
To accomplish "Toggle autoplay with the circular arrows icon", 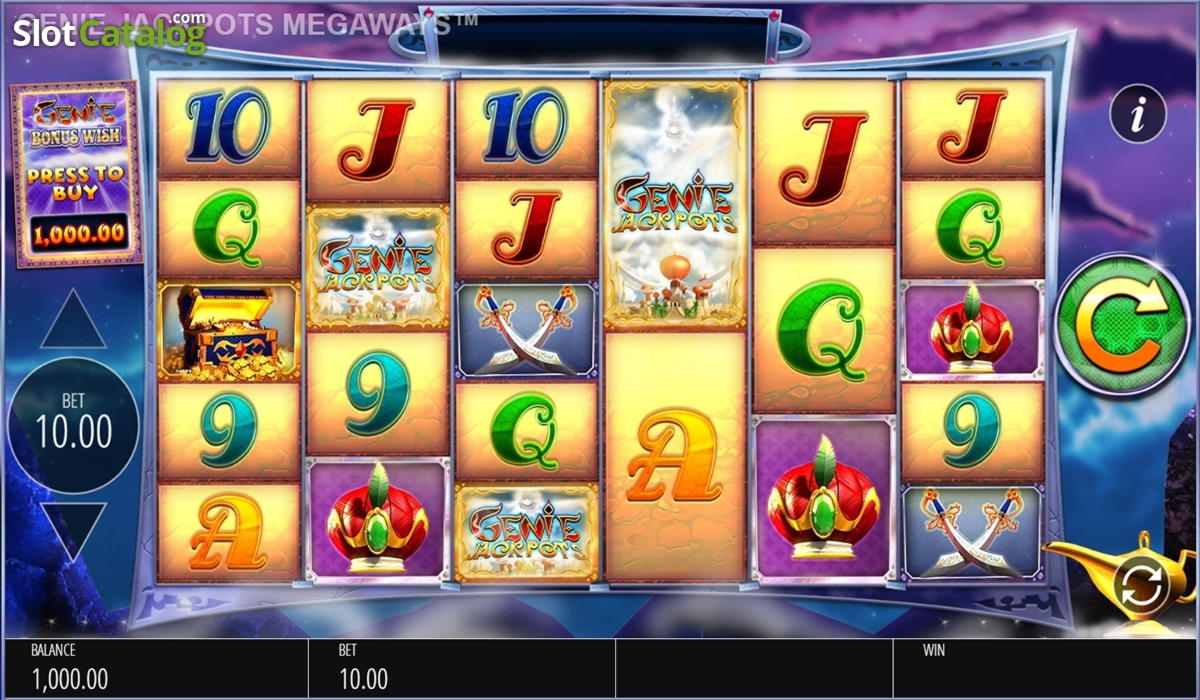I will [x=1142, y=585].
